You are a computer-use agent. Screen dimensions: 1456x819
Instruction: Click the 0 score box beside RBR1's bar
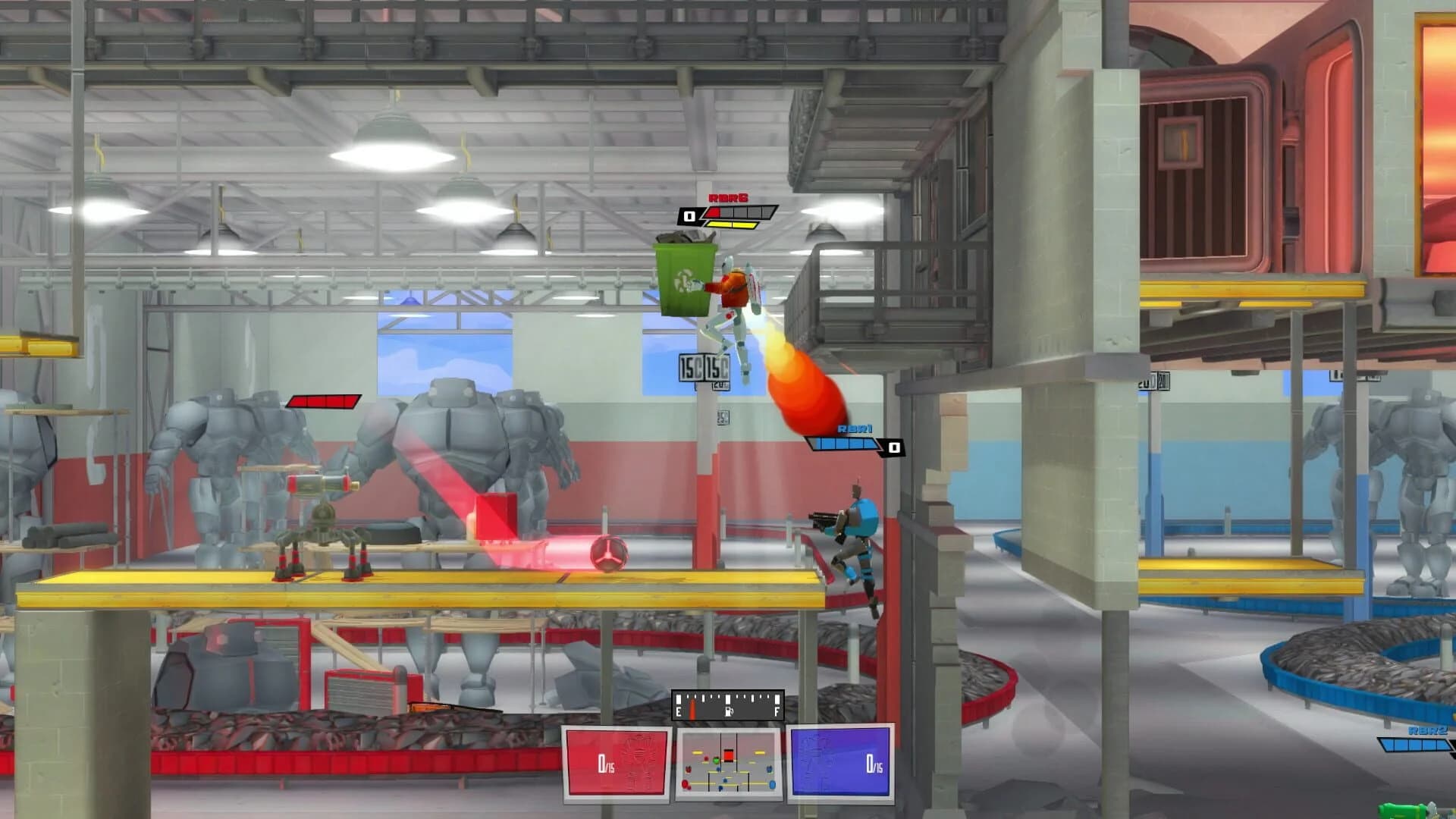click(x=893, y=447)
